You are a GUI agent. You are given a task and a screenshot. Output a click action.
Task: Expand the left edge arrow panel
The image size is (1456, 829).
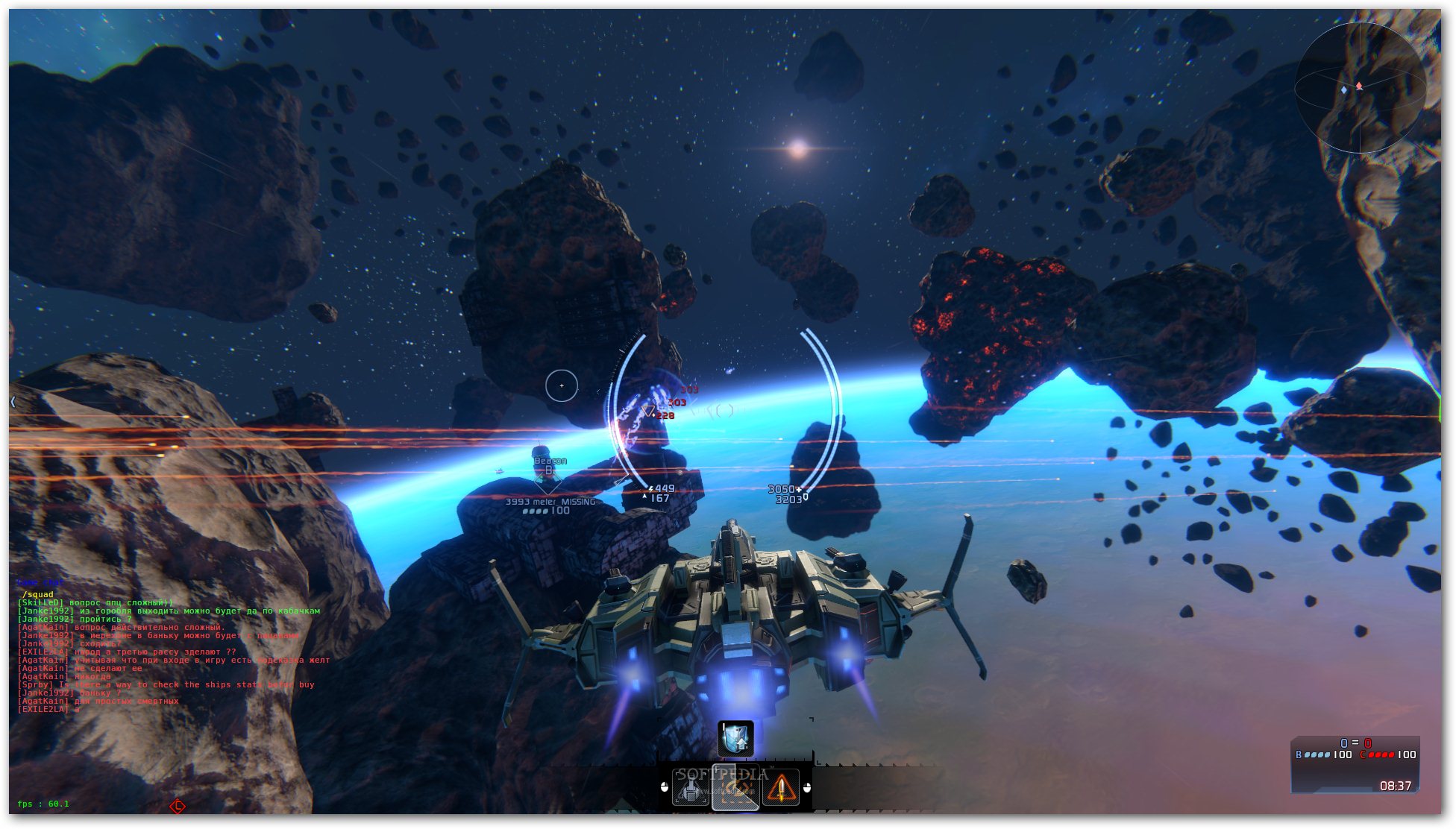tap(13, 402)
